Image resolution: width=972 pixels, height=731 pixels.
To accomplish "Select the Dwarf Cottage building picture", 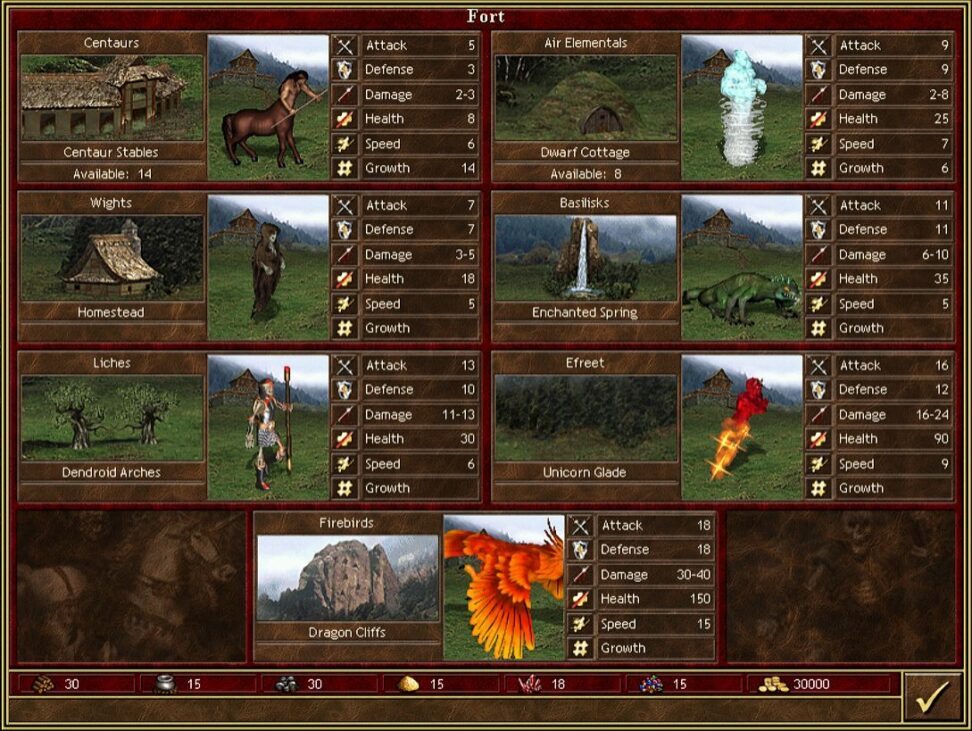I will [x=585, y=98].
